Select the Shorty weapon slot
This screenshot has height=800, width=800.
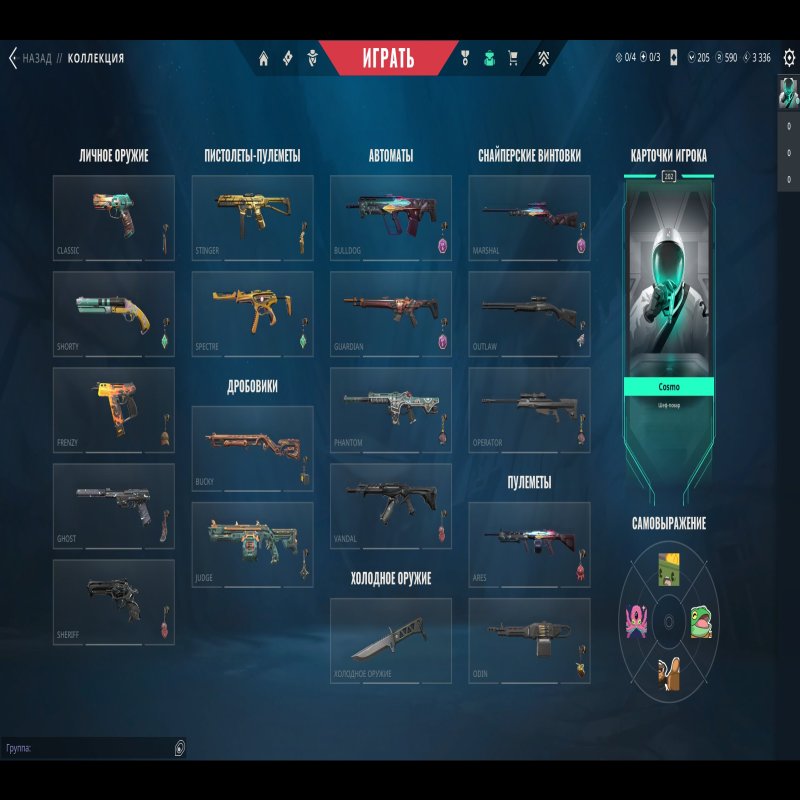[x=113, y=314]
